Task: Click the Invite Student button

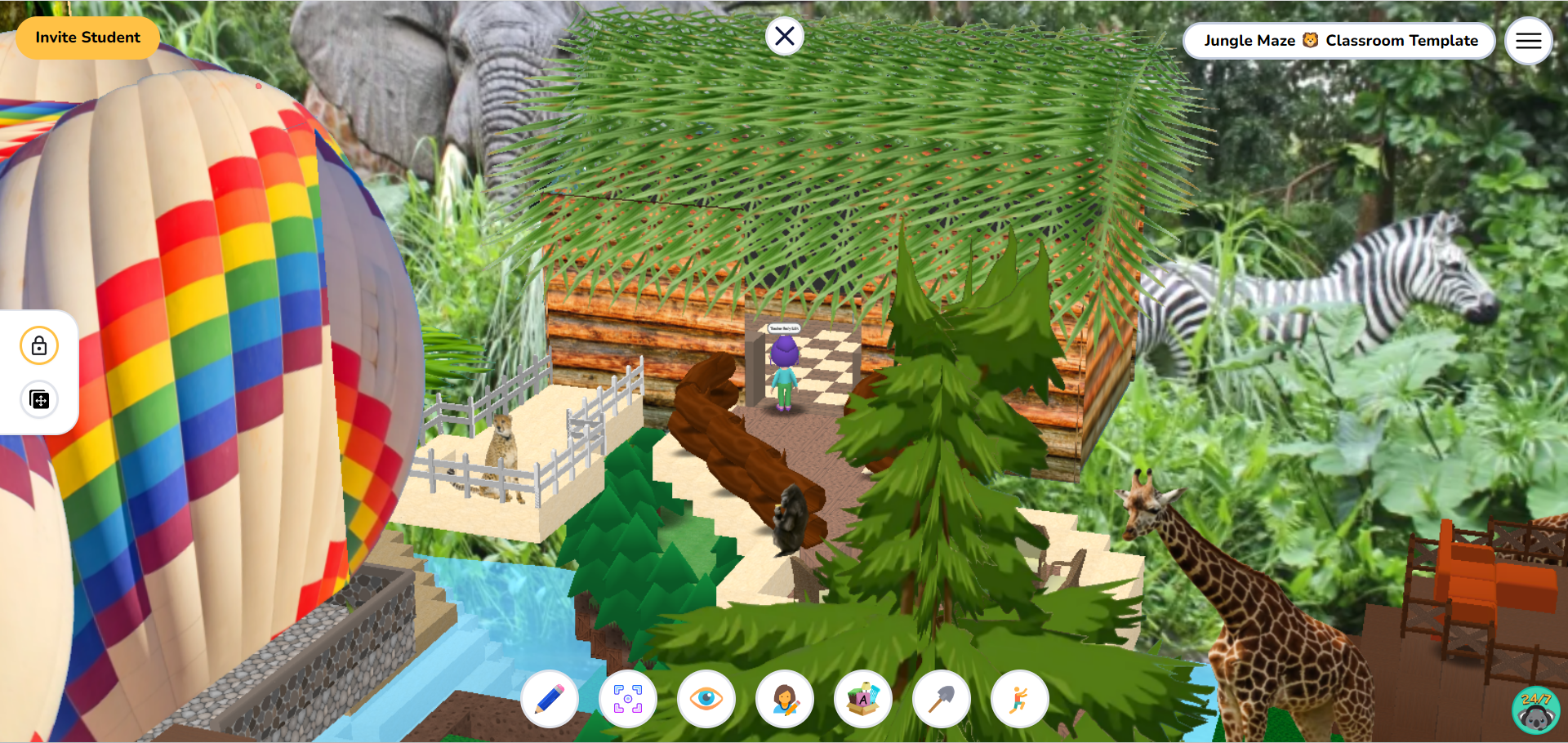Action: coord(87,38)
